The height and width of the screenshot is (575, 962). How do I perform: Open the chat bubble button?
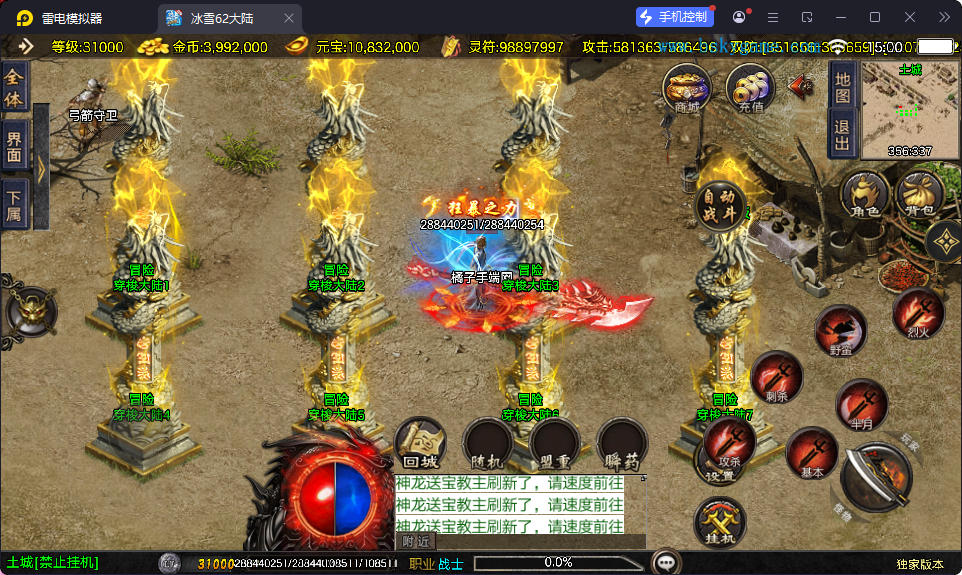click(x=665, y=562)
